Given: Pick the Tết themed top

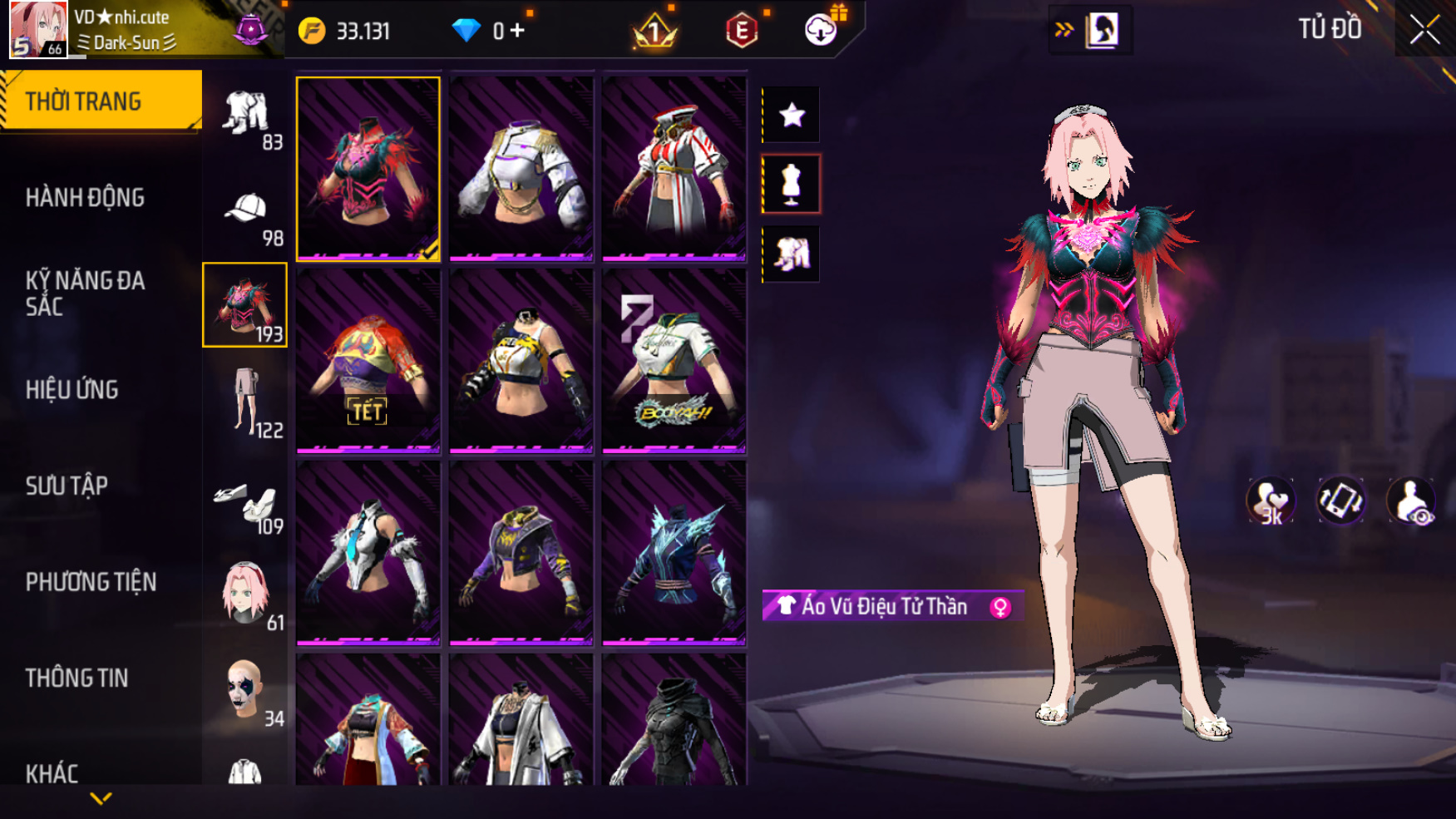Looking at the screenshot, I should [x=368, y=361].
